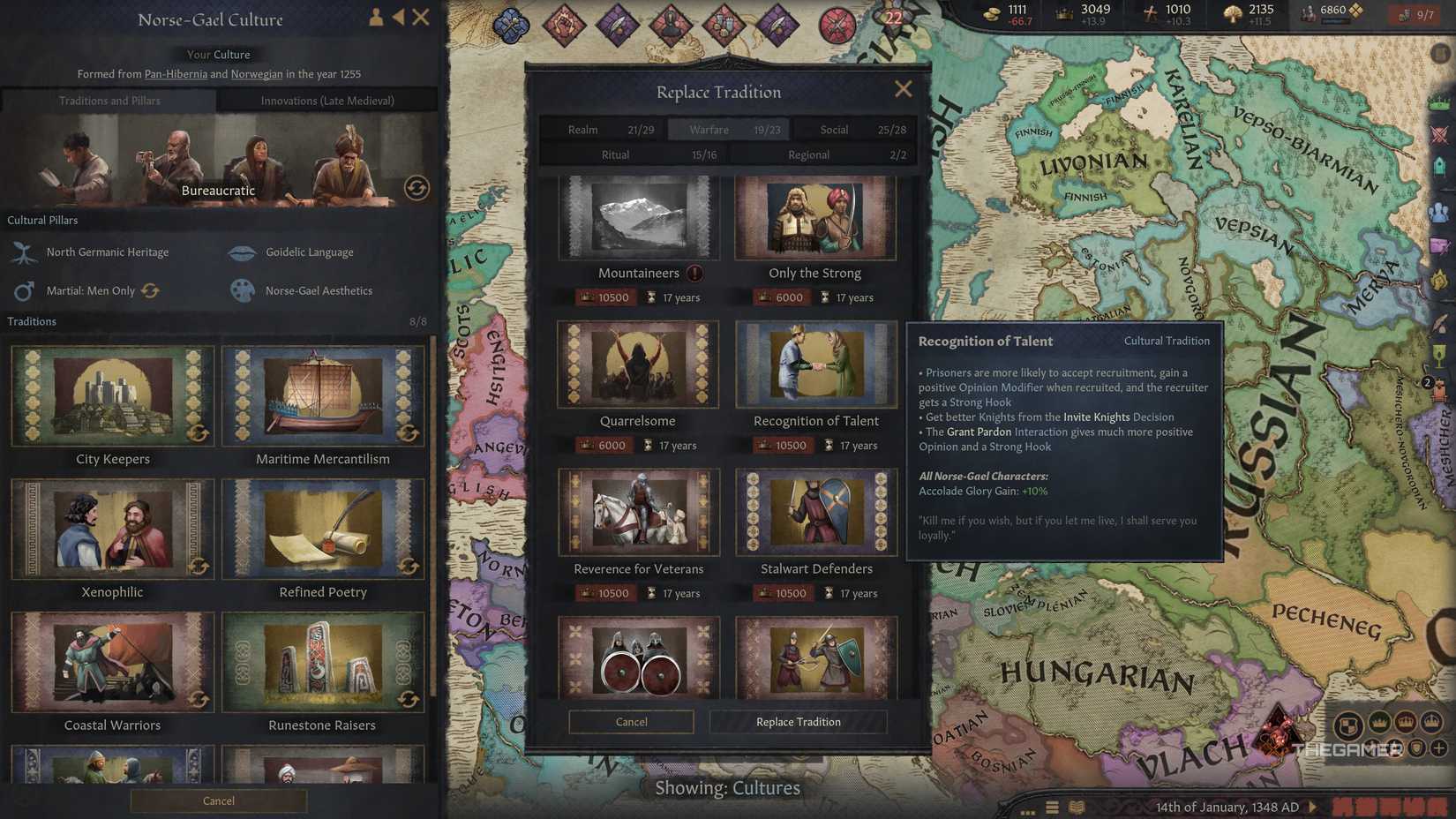Select the Quarrelsome tradition thumbnail
The width and height of the screenshot is (1456, 819).
(638, 364)
